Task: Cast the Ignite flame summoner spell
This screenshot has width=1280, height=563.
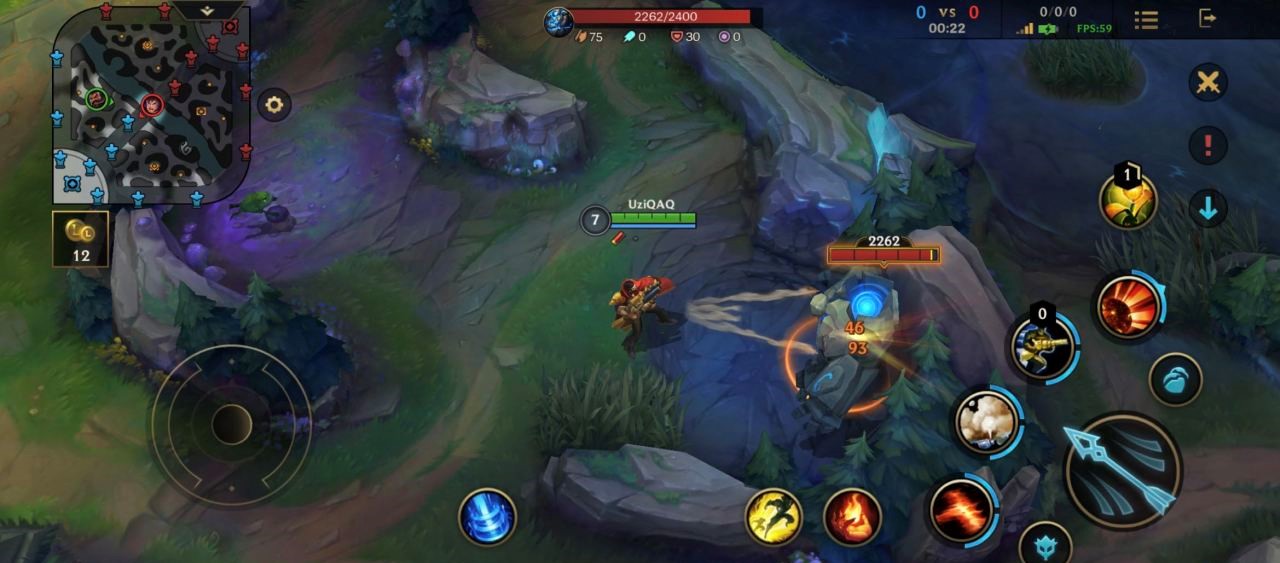Action: coord(852,516)
